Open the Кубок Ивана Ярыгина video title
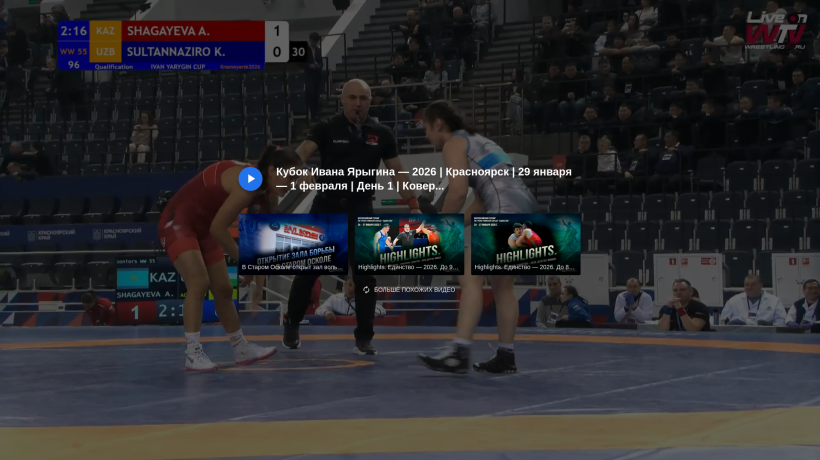820x460 pixels. pyautogui.click(x=423, y=179)
